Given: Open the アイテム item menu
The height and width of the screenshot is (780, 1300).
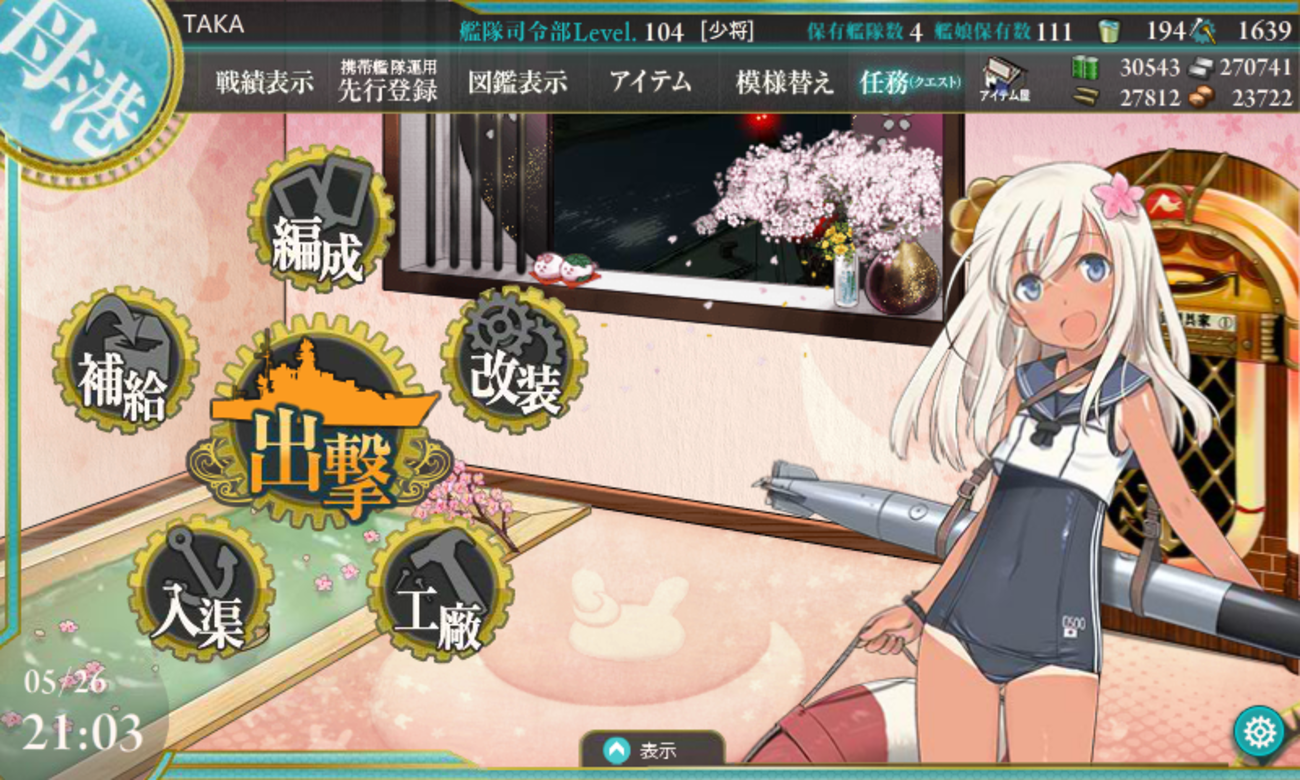Looking at the screenshot, I should (x=650, y=82).
